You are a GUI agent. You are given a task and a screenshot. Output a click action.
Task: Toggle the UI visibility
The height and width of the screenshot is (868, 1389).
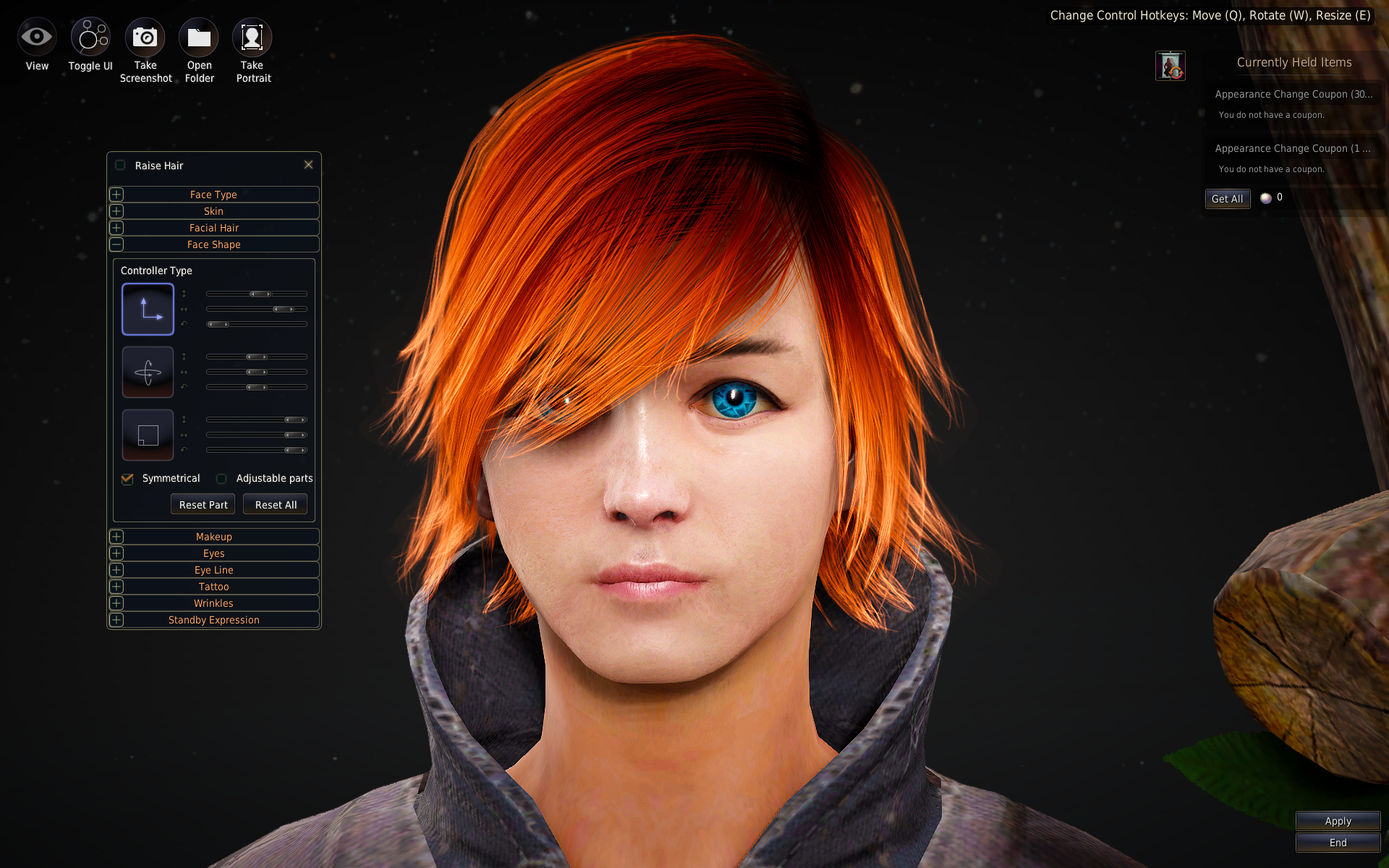click(90, 38)
